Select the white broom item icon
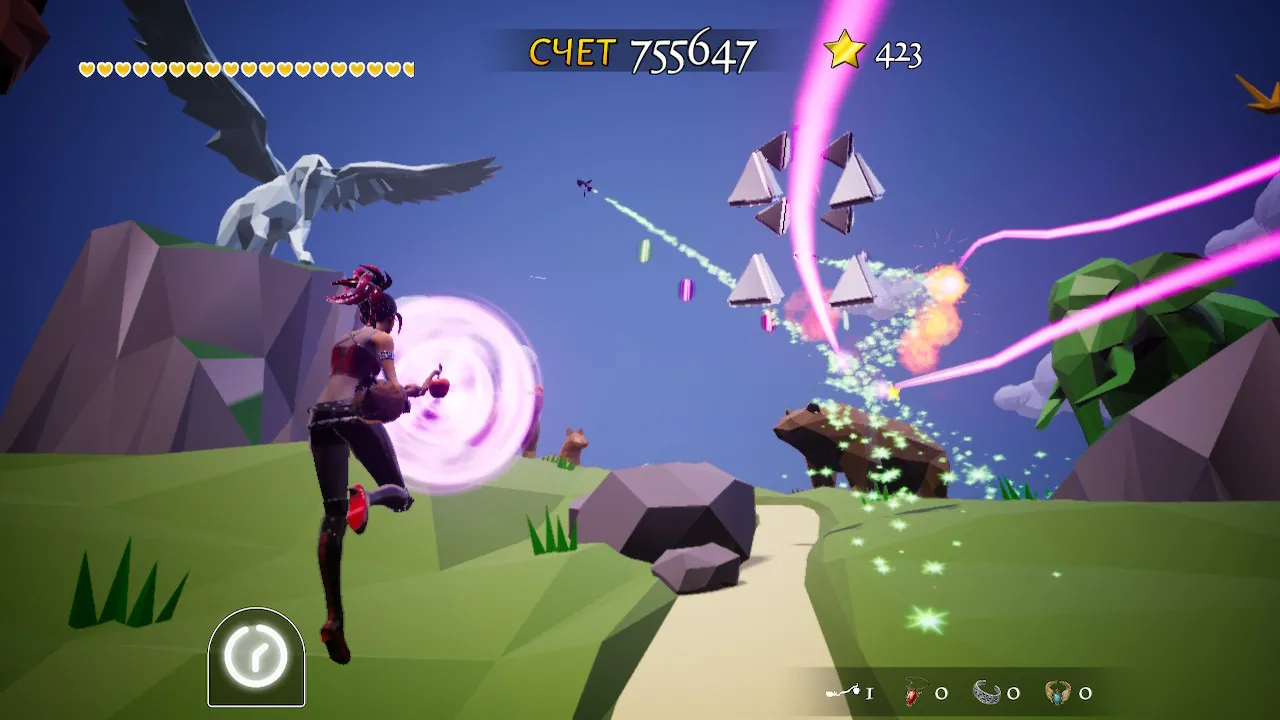 [844, 692]
